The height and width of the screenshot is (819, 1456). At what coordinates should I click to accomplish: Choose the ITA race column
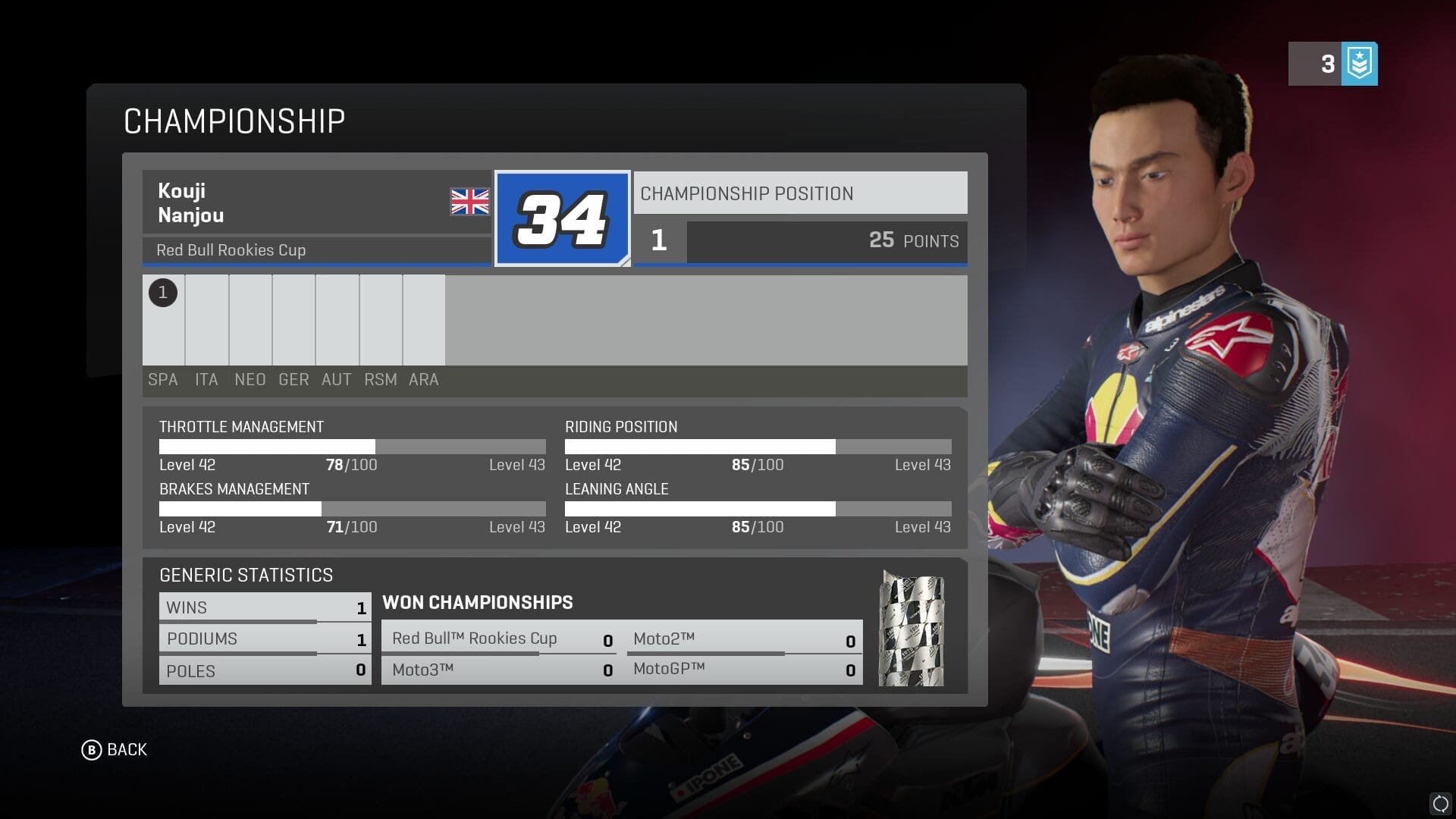pyautogui.click(x=206, y=320)
